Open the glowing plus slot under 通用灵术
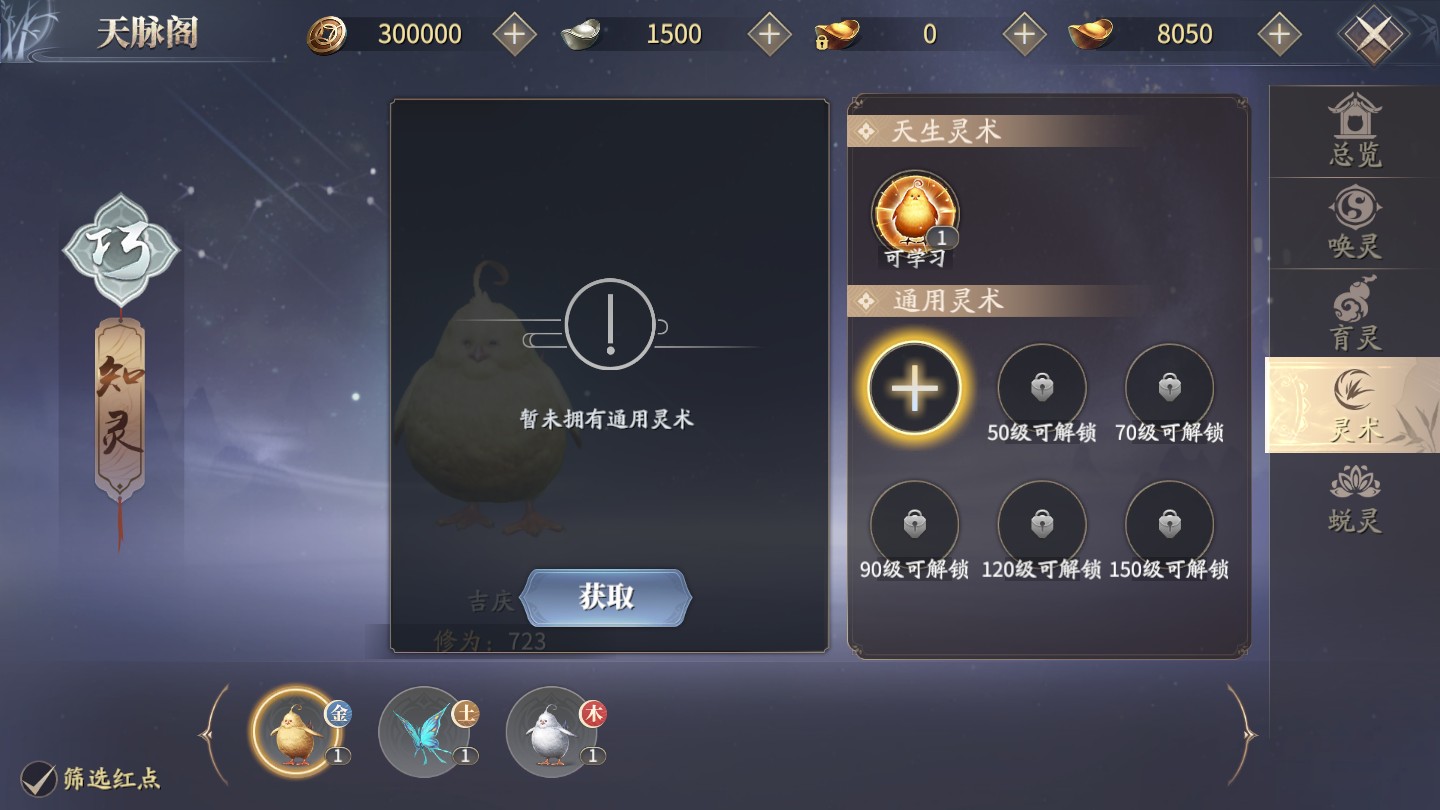This screenshot has height=810, width=1440. pos(913,390)
